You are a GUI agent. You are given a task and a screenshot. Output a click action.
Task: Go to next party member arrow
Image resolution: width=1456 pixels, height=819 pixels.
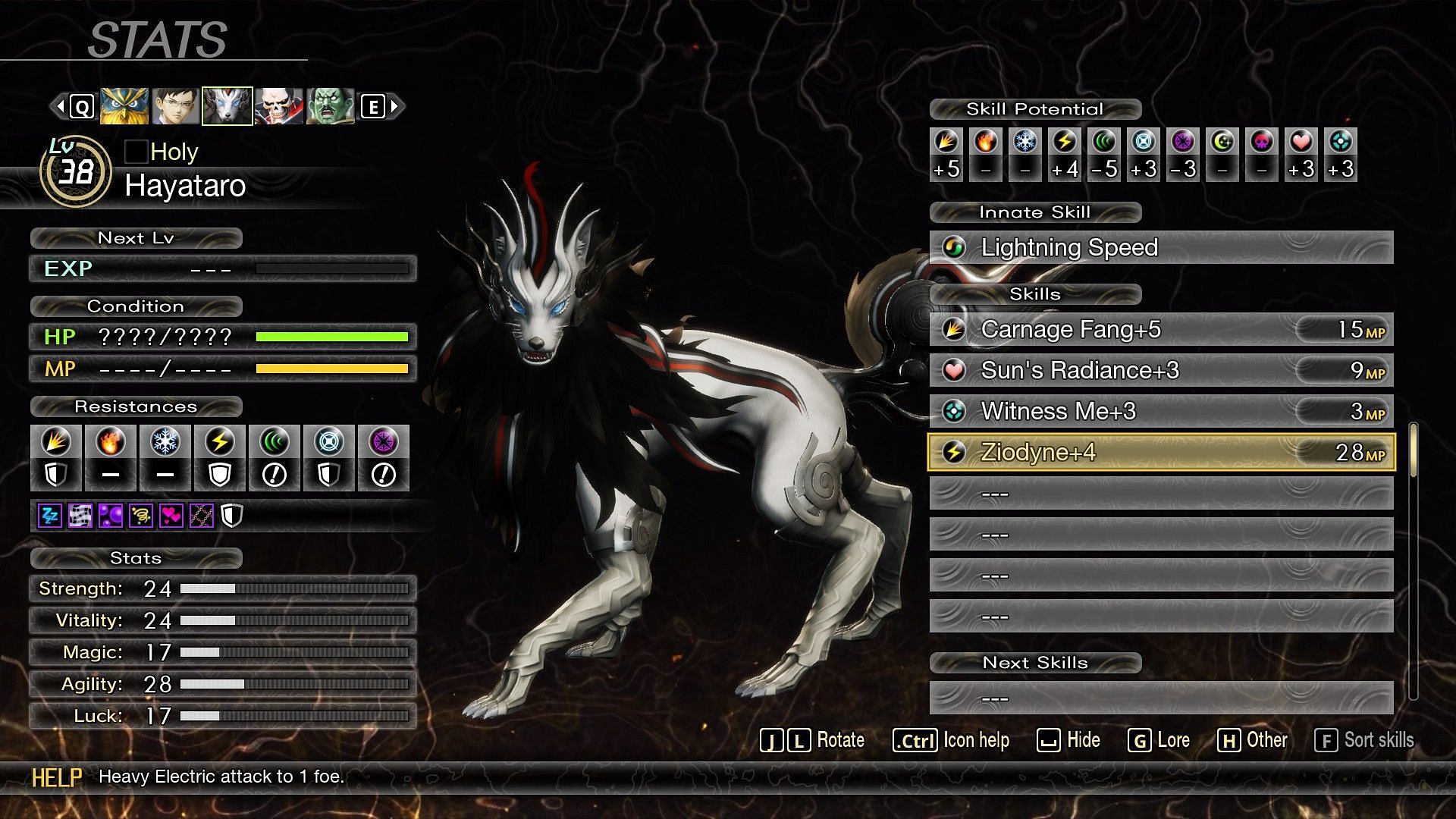(394, 106)
